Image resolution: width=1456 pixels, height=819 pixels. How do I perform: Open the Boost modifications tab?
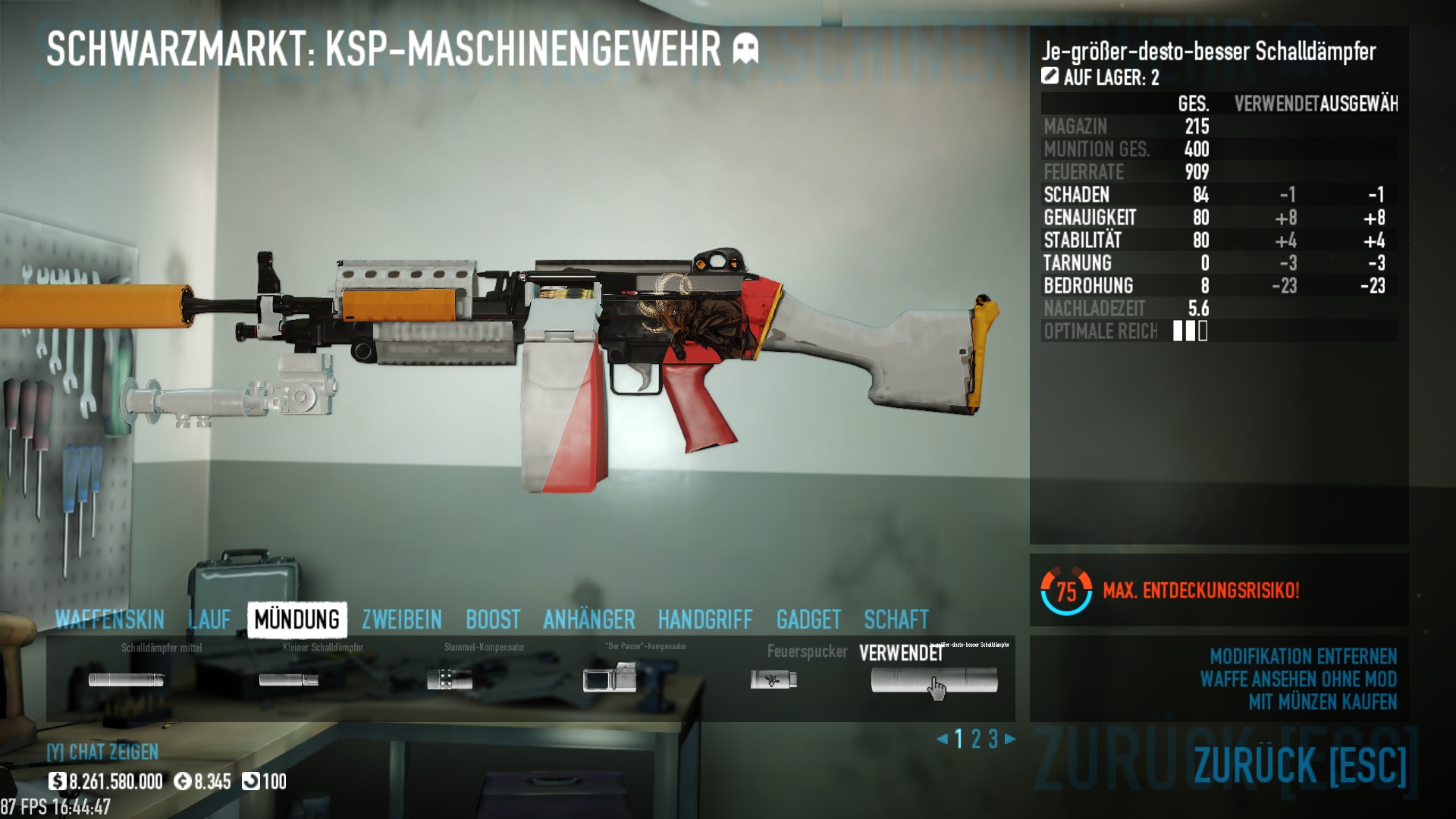point(493,620)
